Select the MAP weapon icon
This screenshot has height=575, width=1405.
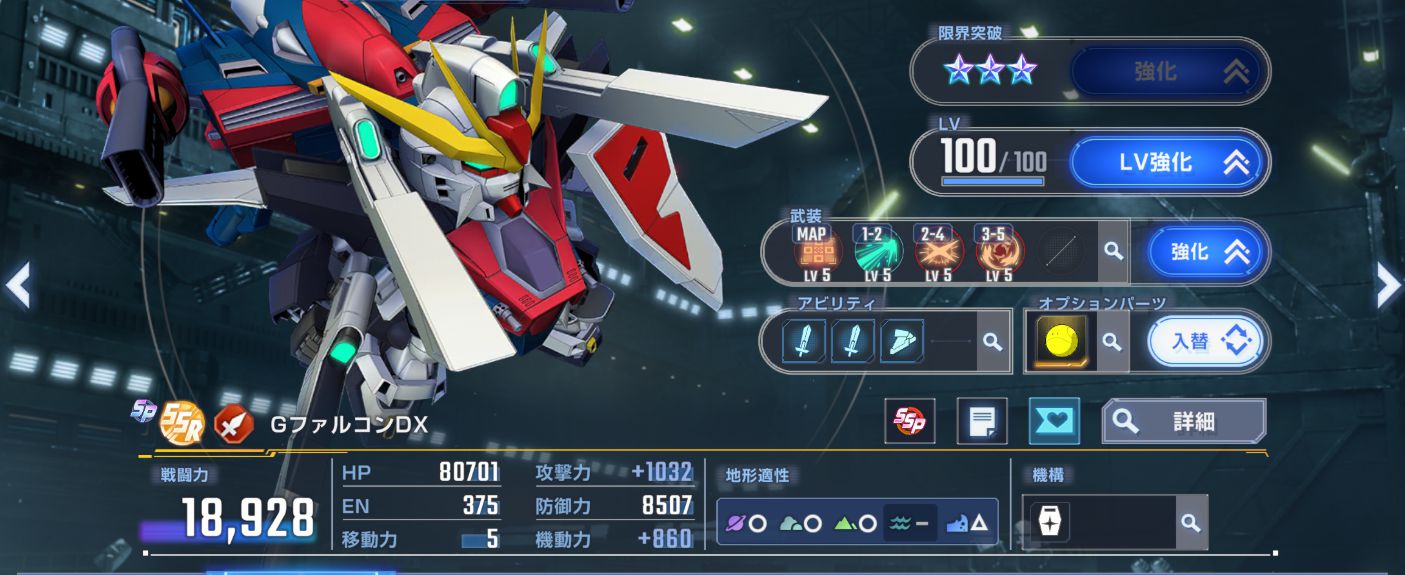point(815,252)
